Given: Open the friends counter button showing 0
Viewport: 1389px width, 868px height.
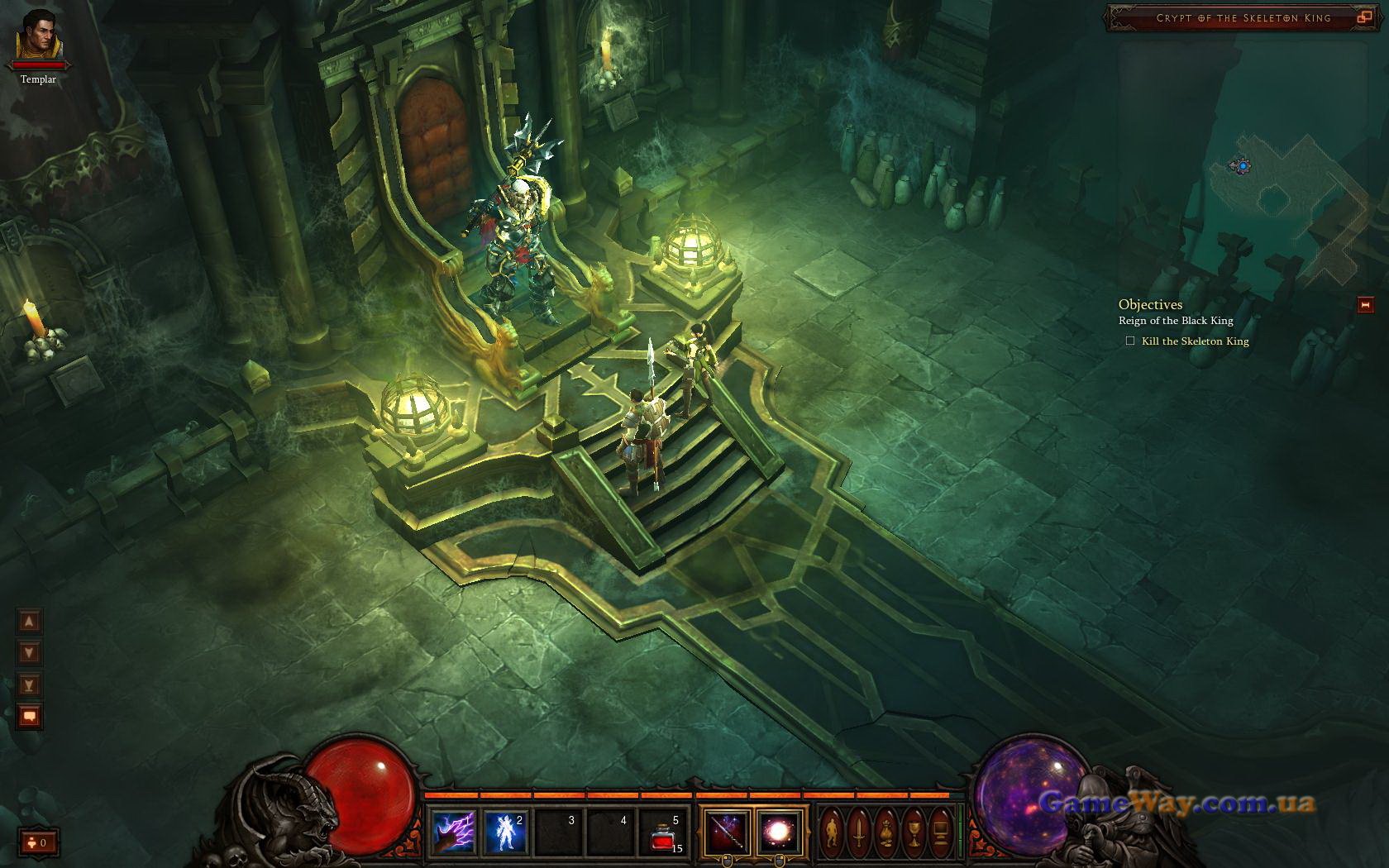Looking at the screenshot, I should tap(39, 843).
